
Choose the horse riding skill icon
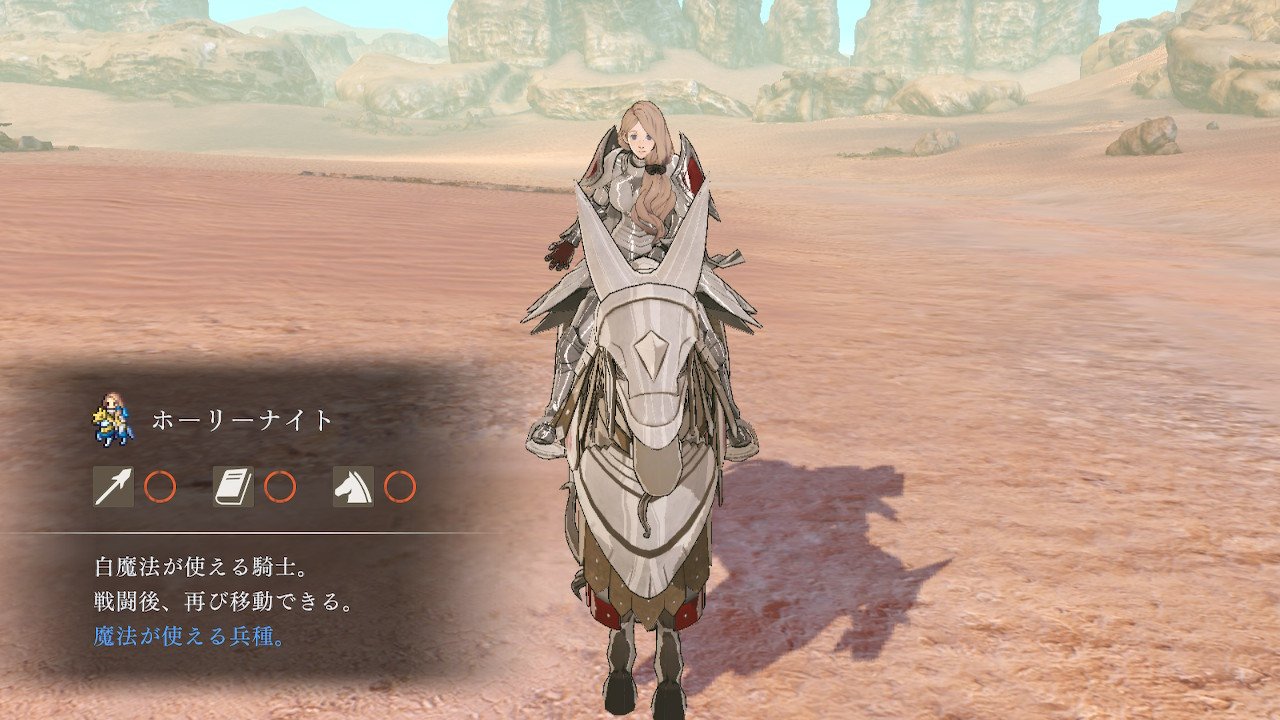(353, 487)
